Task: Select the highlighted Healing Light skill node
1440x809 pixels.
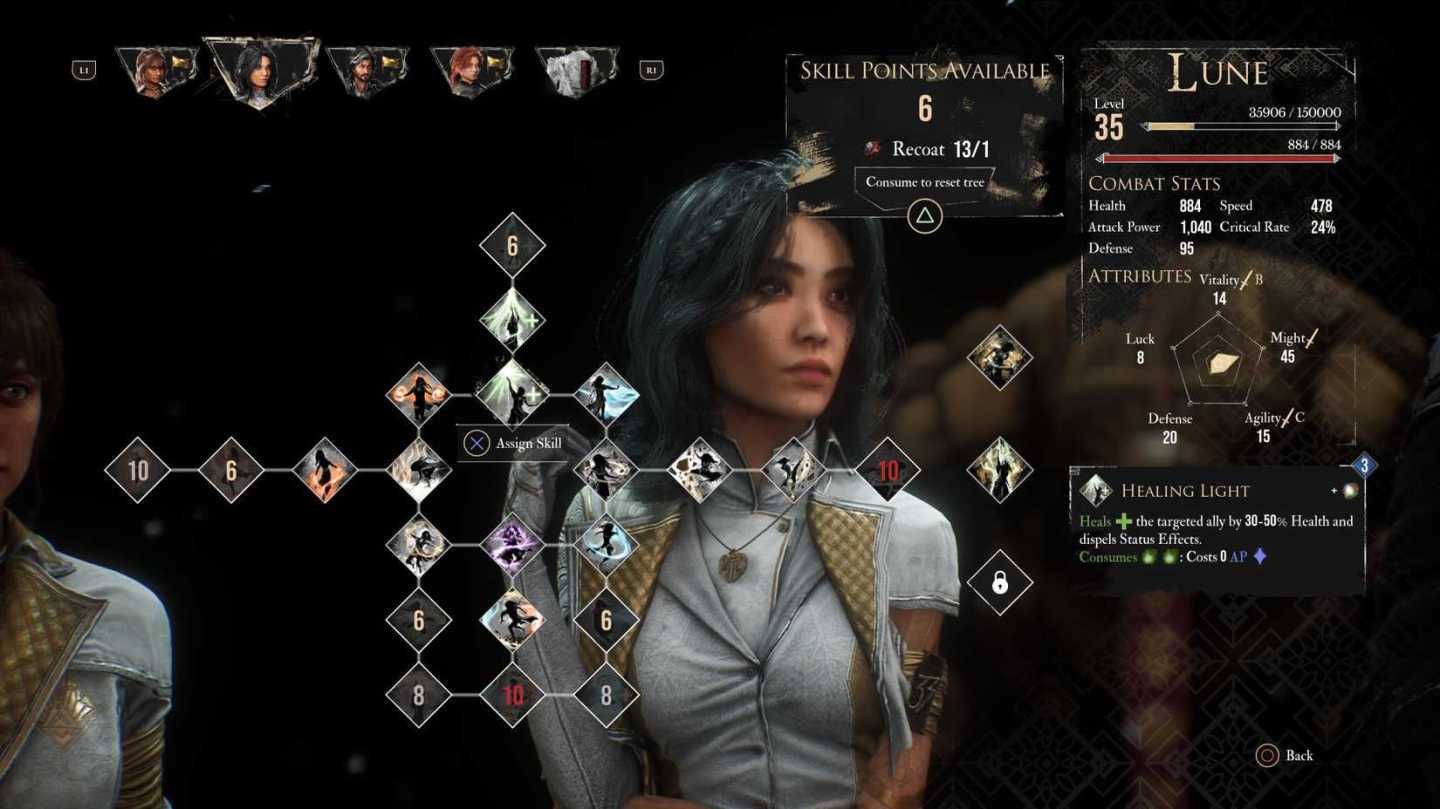Action: click(512, 394)
